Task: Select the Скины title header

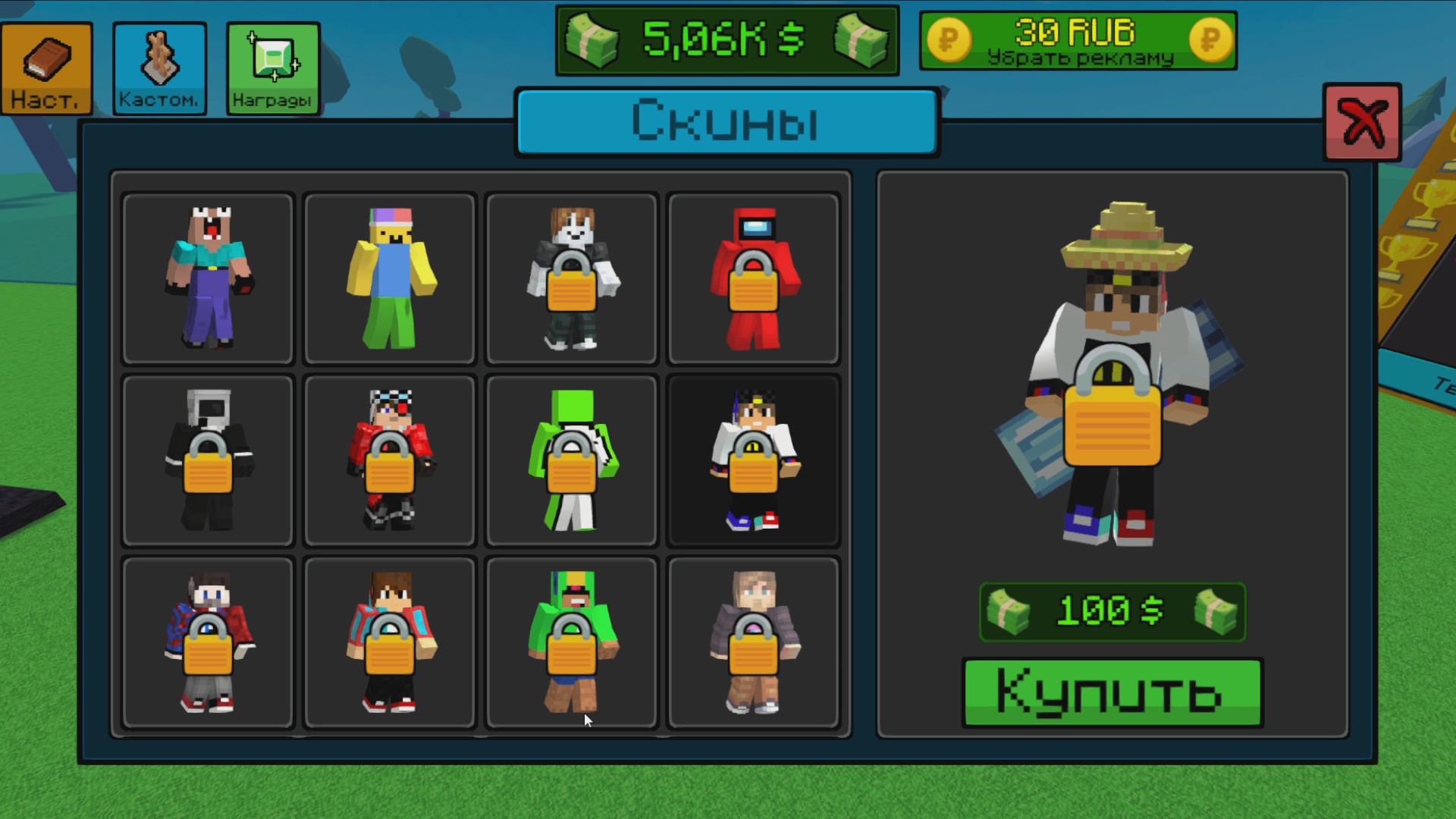Action: tap(726, 121)
